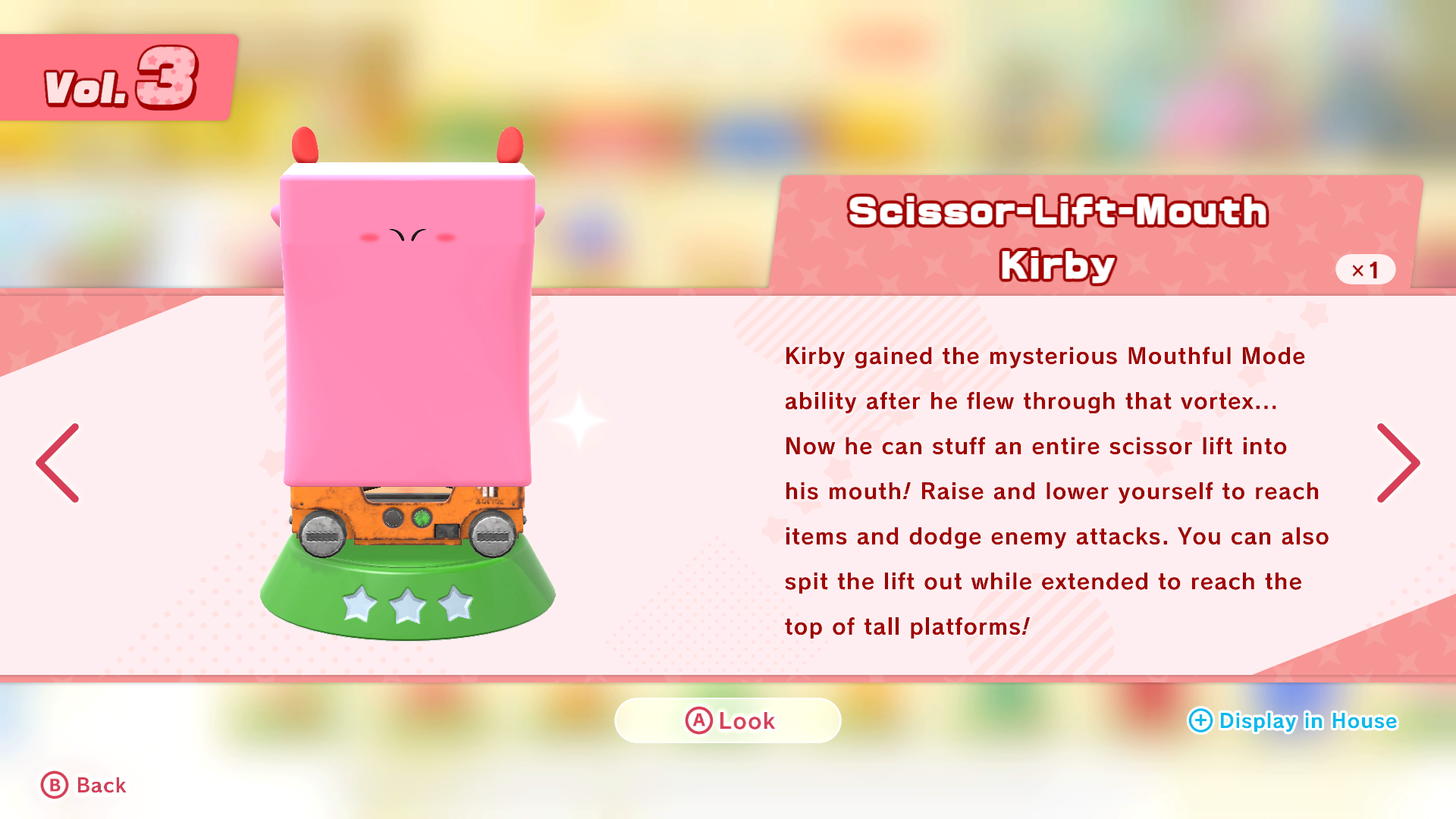Select the Look button
Image resolution: width=1456 pixels, height=819 pixels.
(728, 720)
